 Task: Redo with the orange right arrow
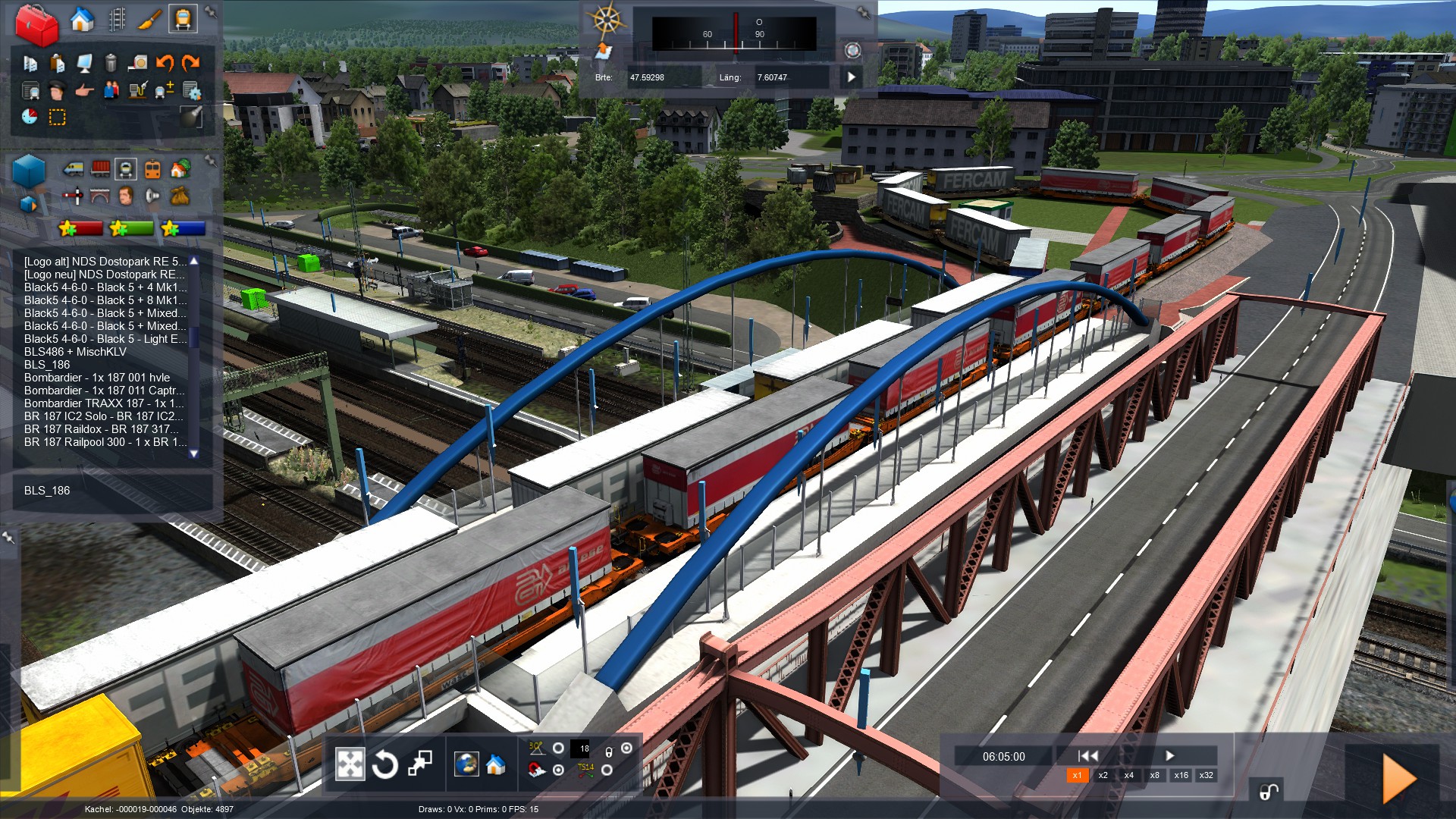click(191, 63)
